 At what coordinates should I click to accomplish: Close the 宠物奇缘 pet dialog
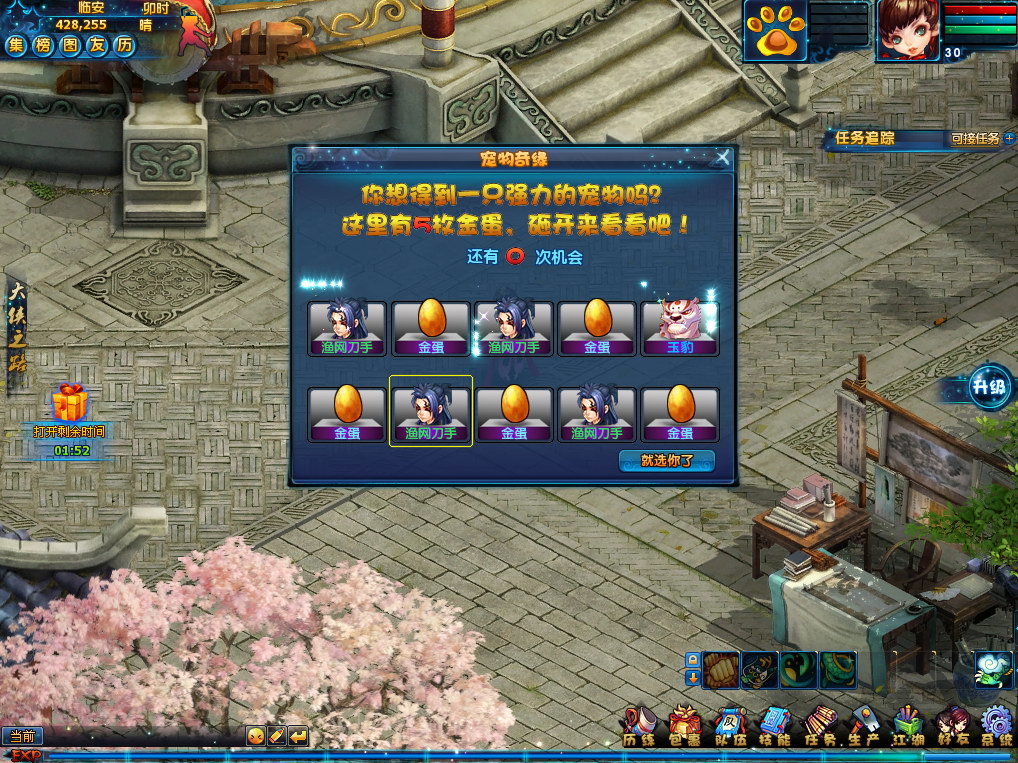click(723, 157)
